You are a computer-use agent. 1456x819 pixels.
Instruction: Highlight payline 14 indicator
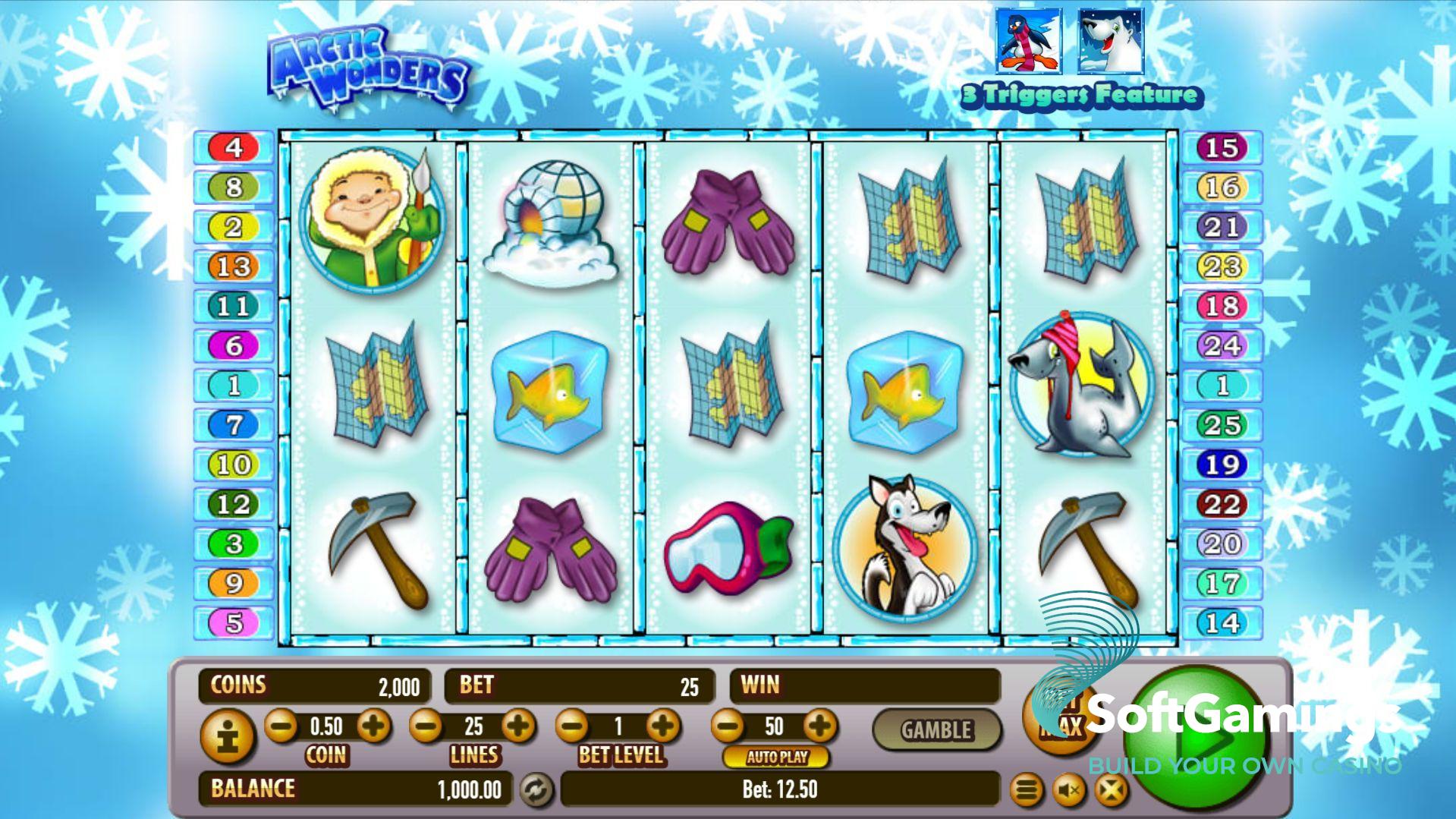(1222, 622)
